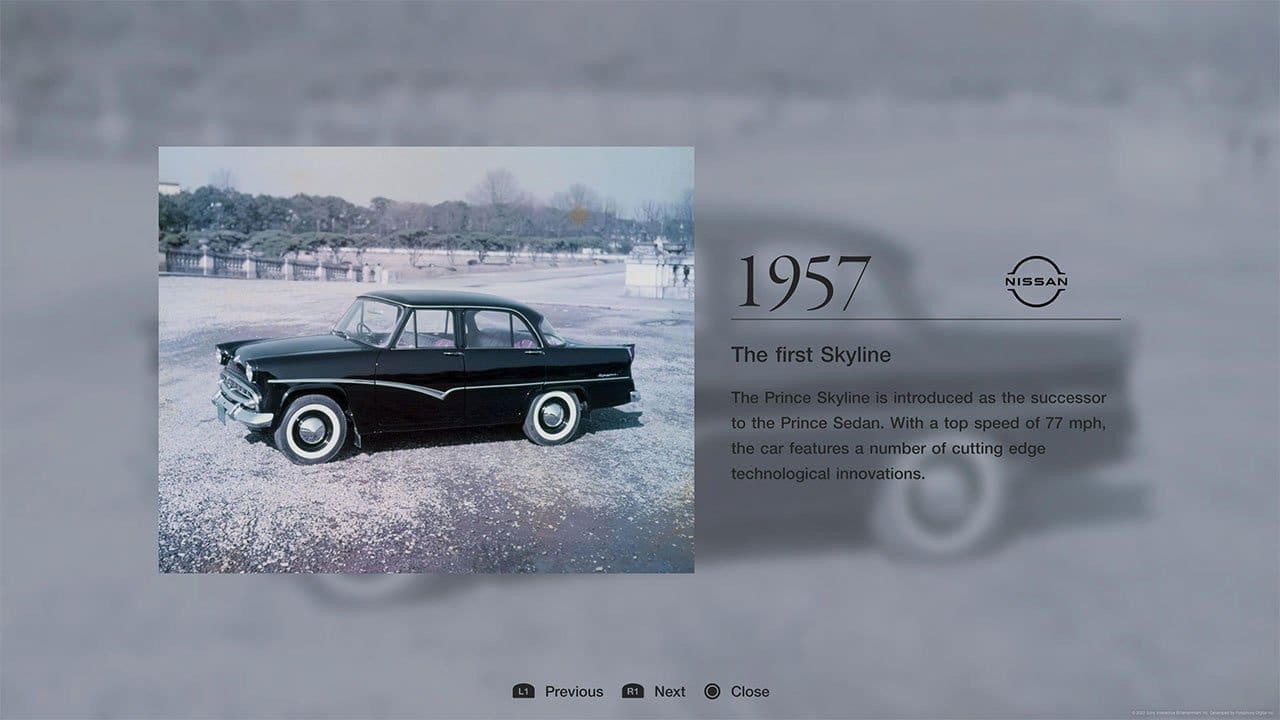The width and height of the screenshot is (1280, 720).
Task: Click the heading The first Skyline
Action: click(x=810, y=354)
